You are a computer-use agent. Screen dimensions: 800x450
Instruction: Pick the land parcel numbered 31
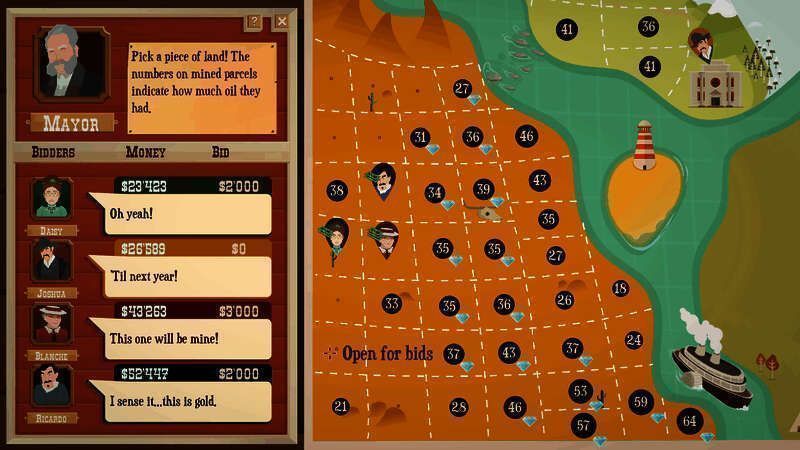click(x=420, y=138)
